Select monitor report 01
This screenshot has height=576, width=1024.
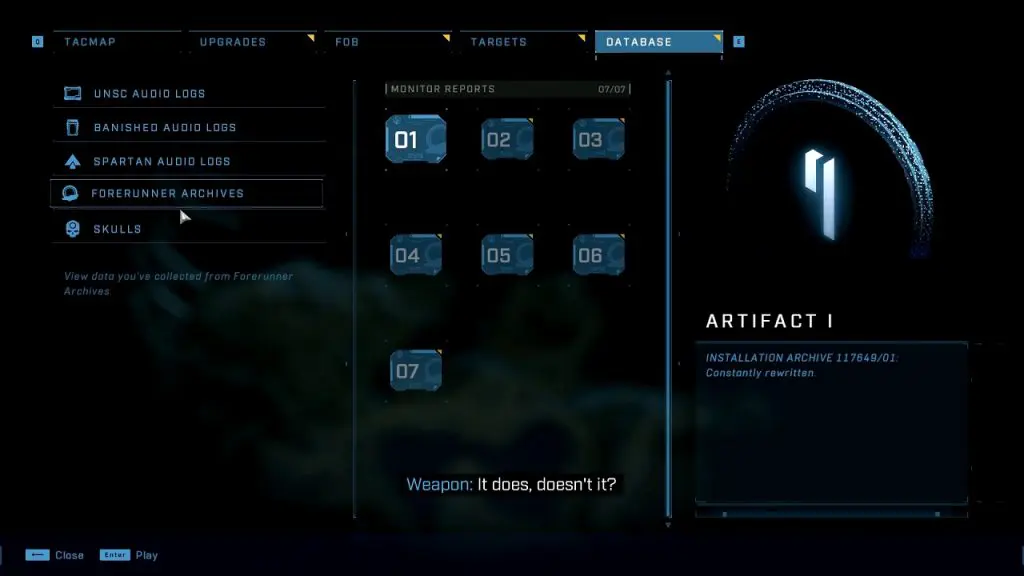415,139
